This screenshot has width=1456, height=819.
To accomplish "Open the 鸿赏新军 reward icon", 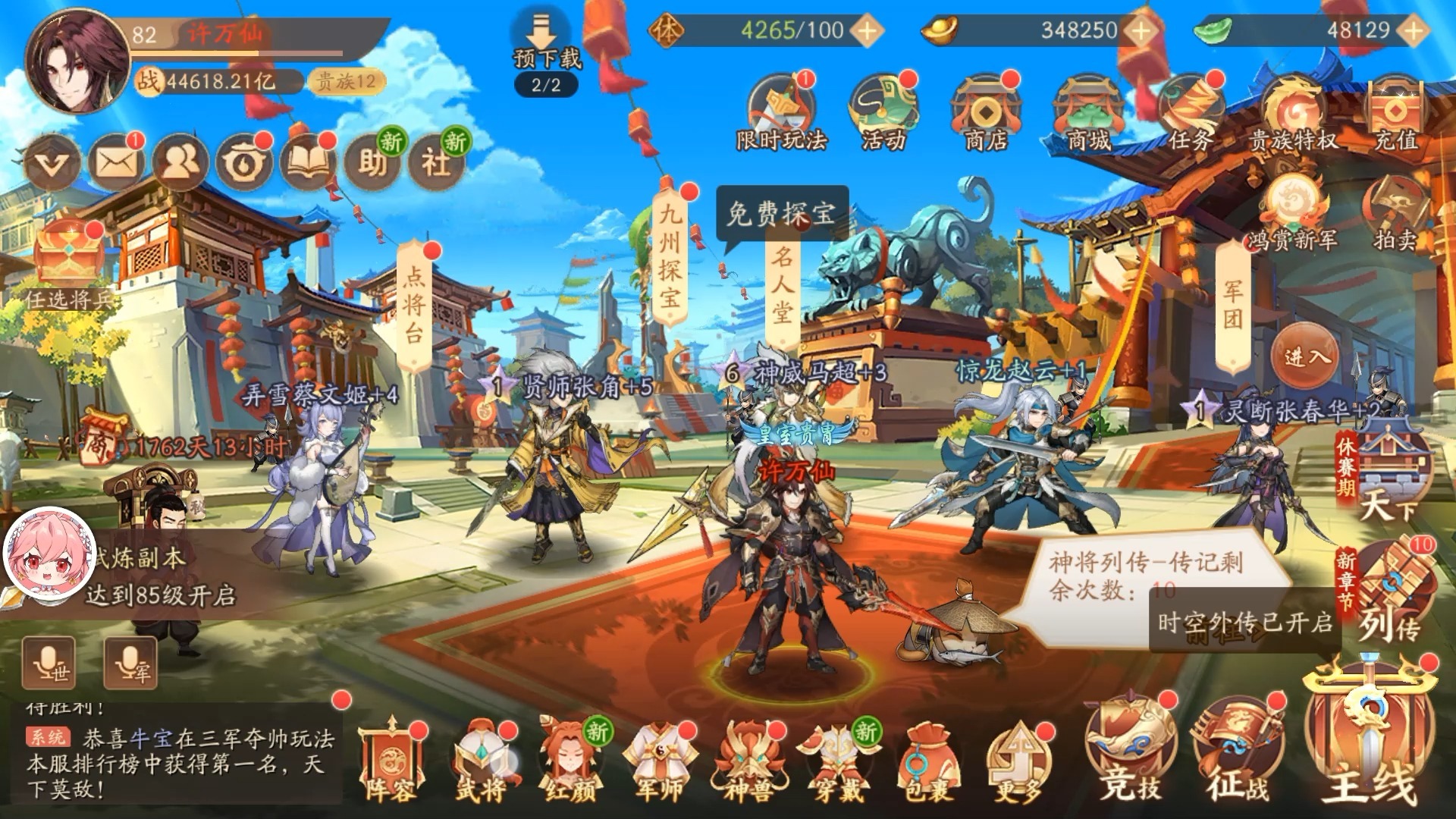I will (1293, 201).
